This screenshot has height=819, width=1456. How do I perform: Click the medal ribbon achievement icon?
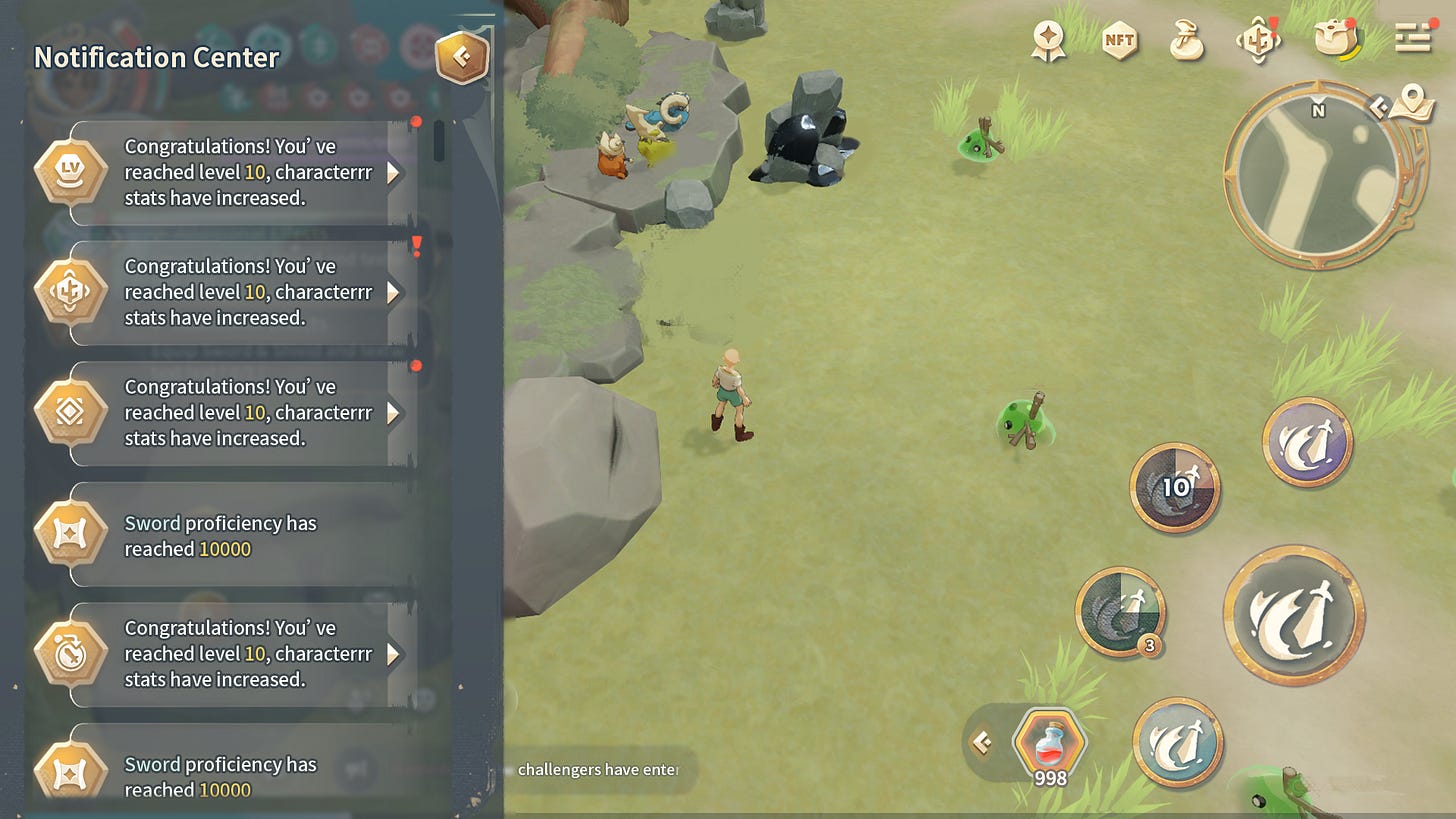[1048, 40]
